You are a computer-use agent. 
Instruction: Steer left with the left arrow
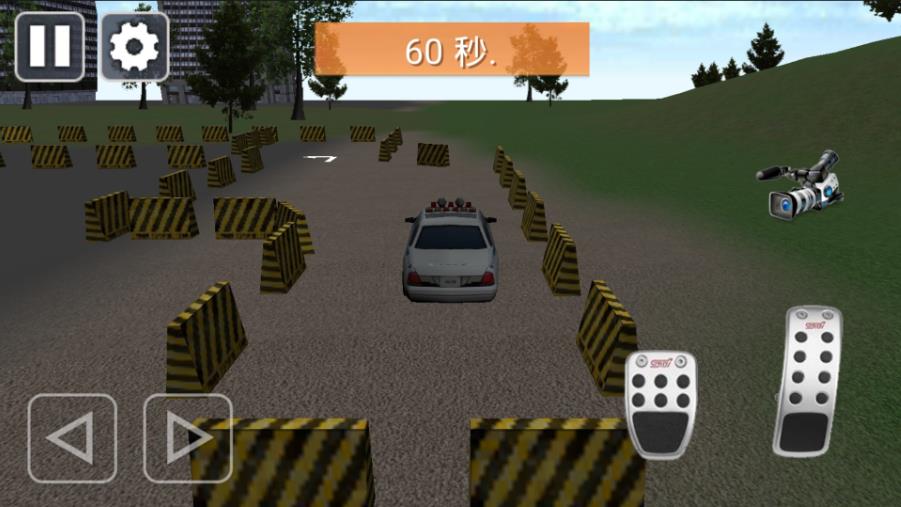(x=72, y=438)
